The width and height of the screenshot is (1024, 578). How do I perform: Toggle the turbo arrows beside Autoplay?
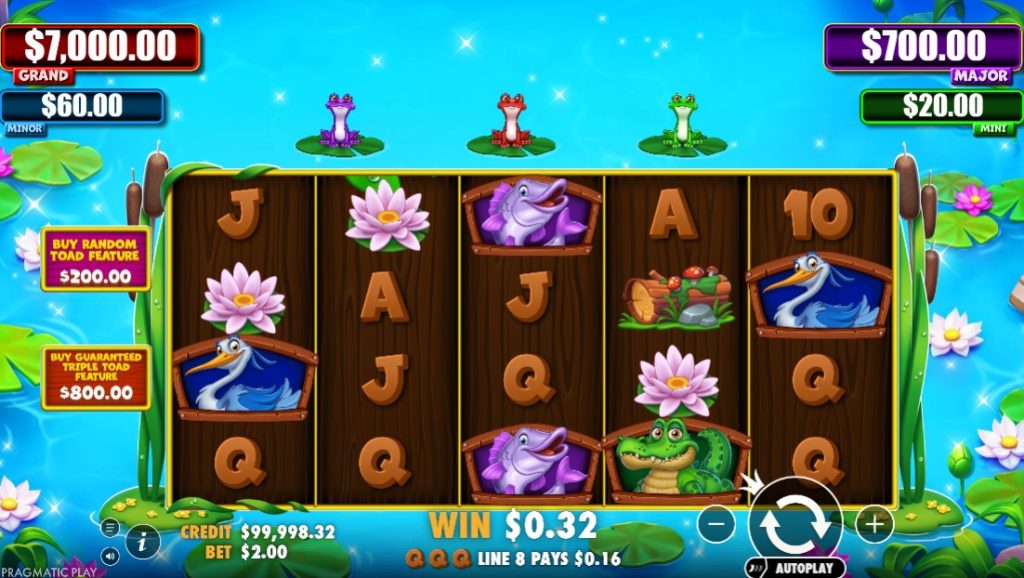759,568
